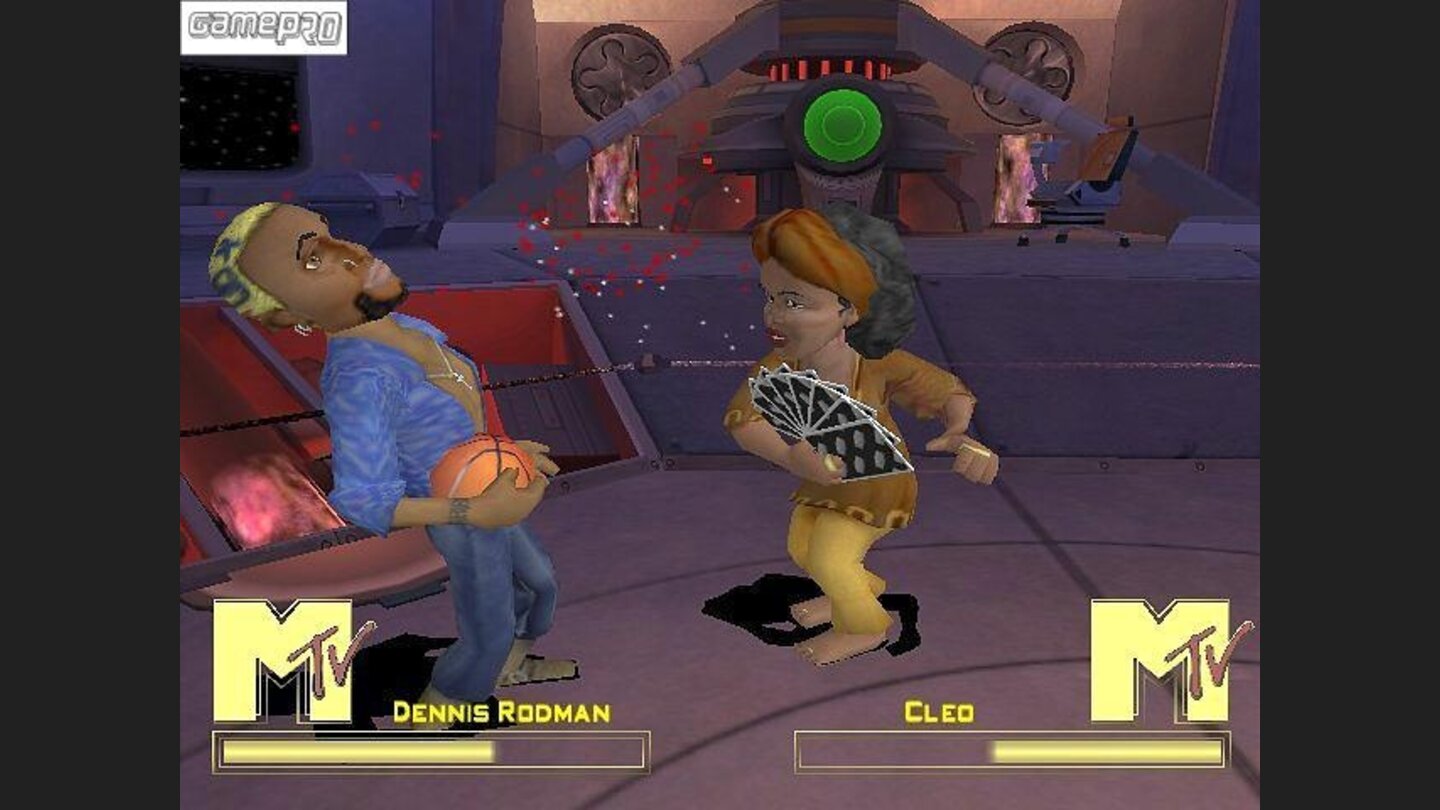Select the Cleo fighter name label
Screen dimensions: 1440x810
pos(938,713)
